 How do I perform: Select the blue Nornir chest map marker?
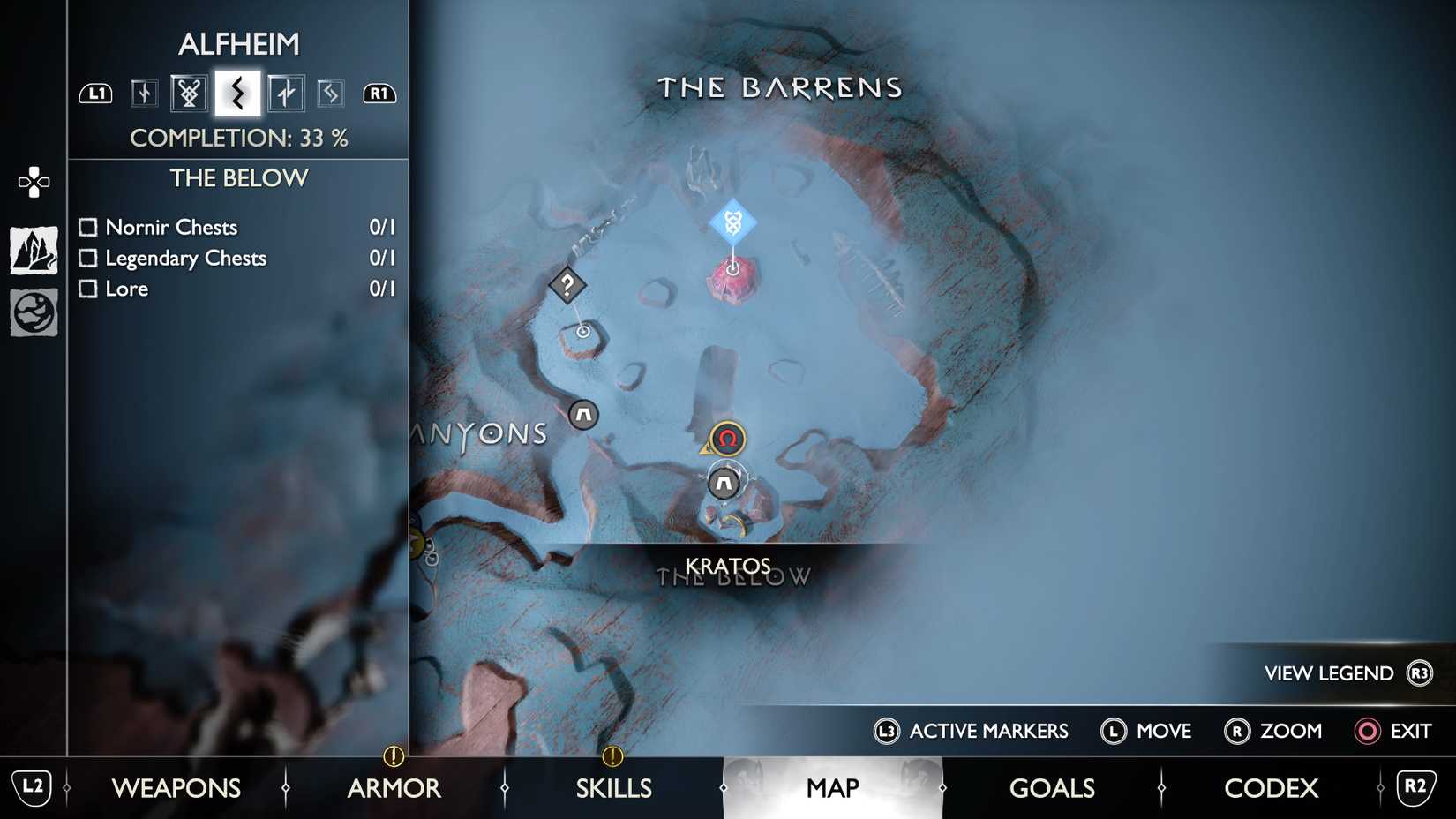pos(731,221)
